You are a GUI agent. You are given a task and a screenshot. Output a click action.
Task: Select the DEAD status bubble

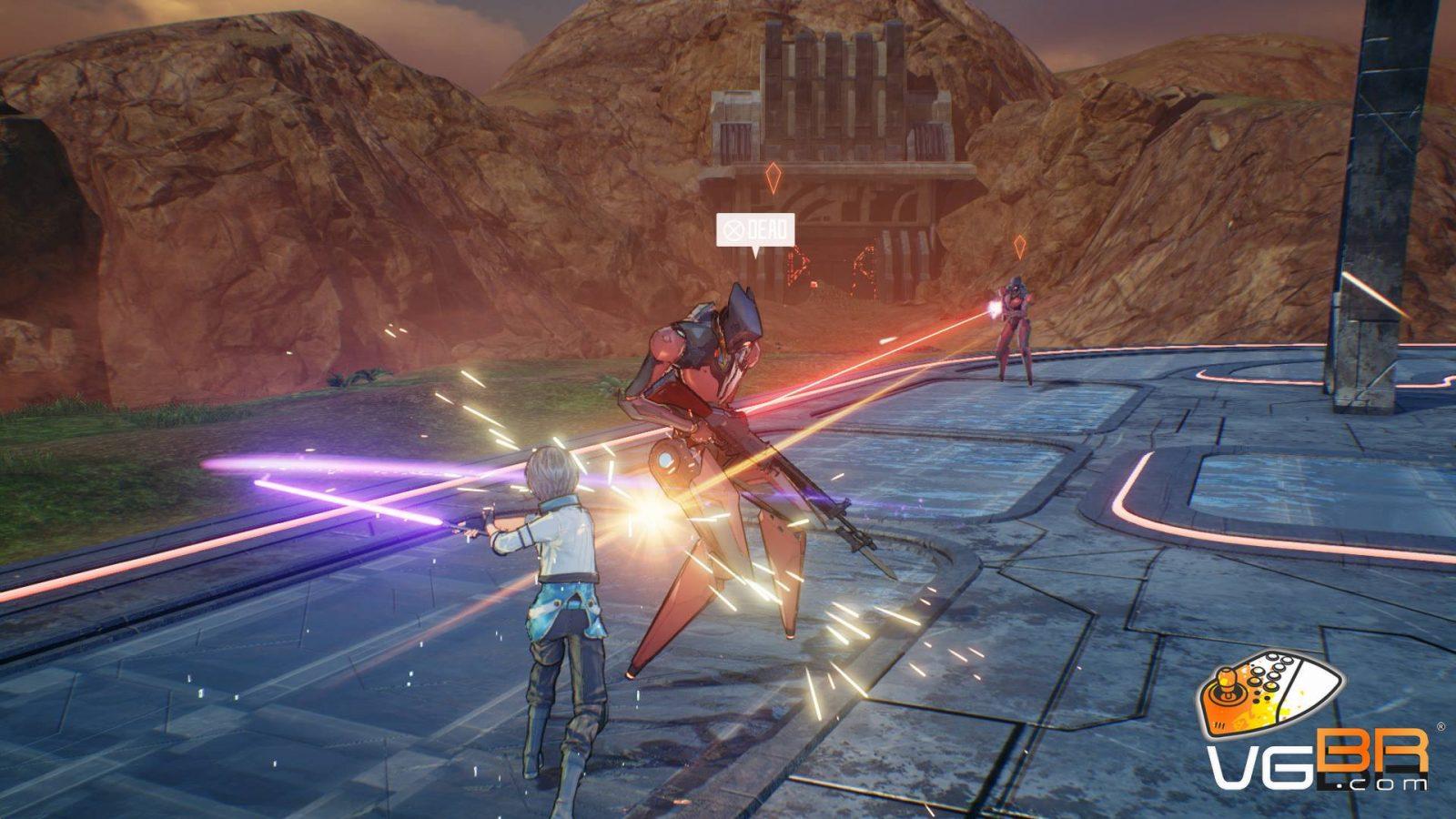754,229
